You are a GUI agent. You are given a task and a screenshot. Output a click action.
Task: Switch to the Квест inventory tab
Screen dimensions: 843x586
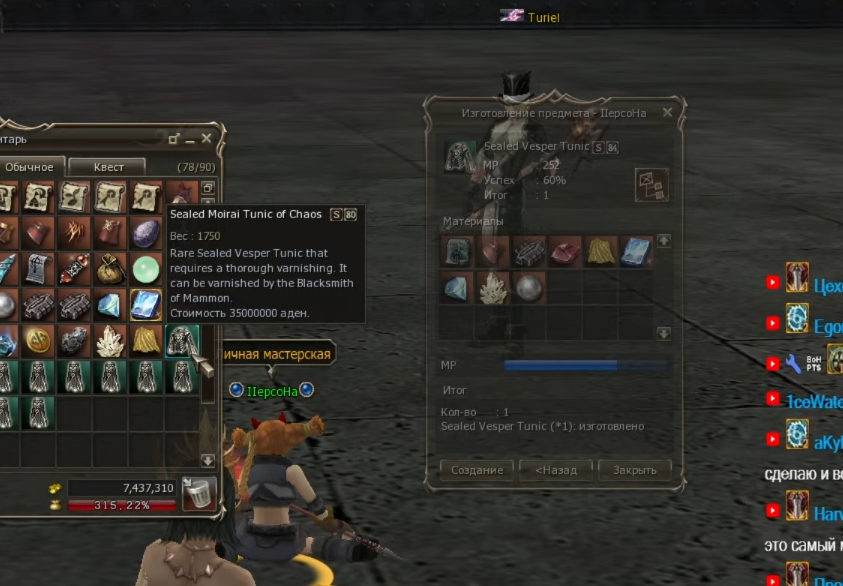click(109, 167)
